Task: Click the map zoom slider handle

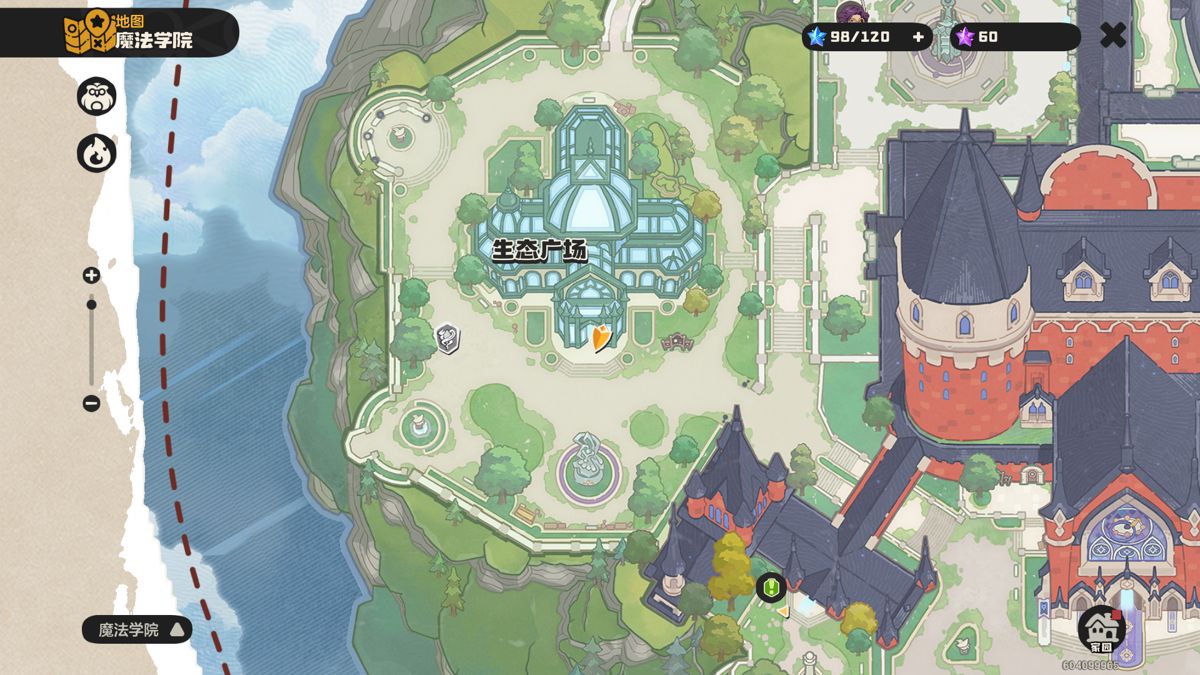Action: (91, 304)
